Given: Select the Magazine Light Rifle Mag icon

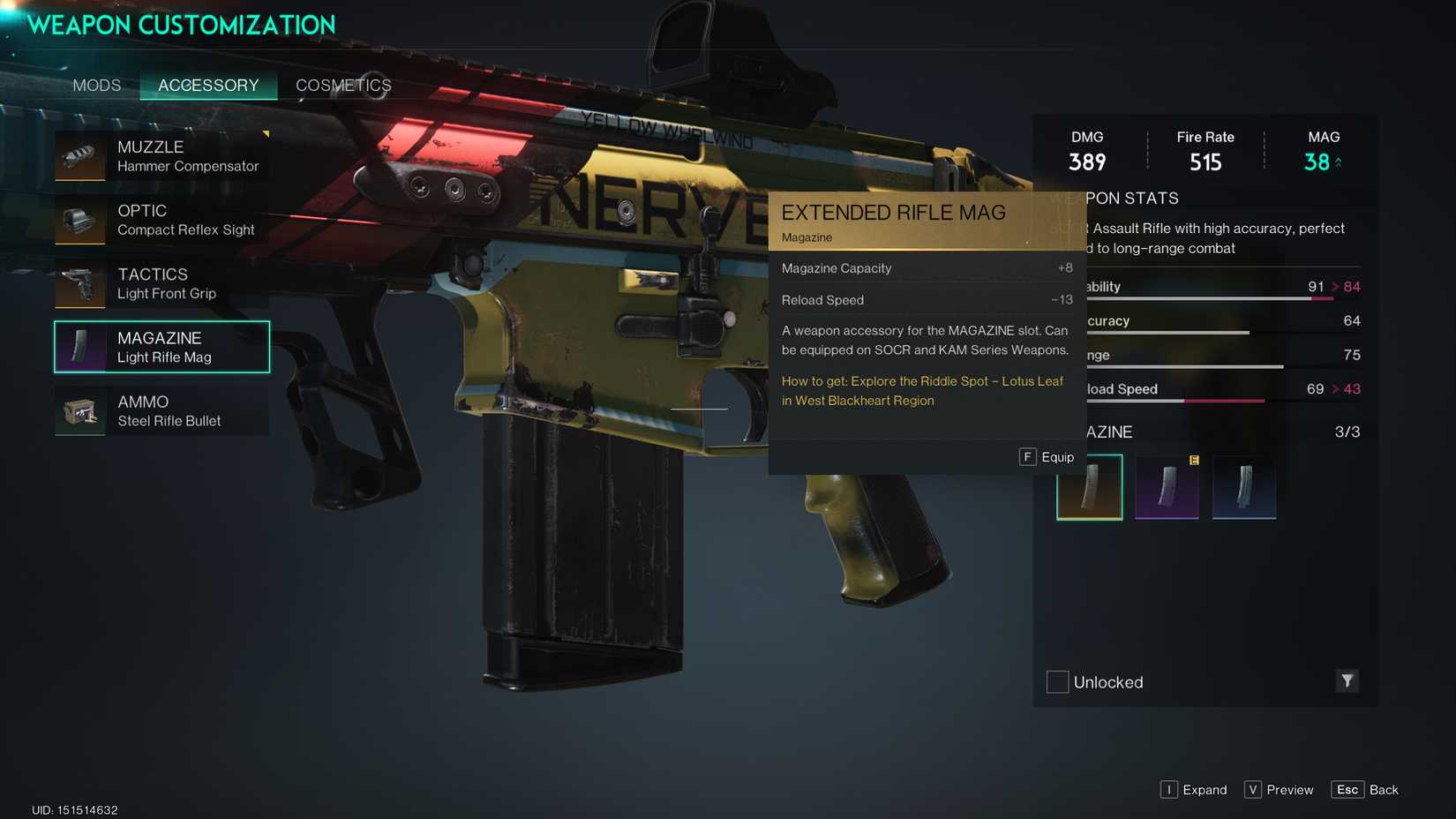Looking at the screenshot, I should (79, 347).
